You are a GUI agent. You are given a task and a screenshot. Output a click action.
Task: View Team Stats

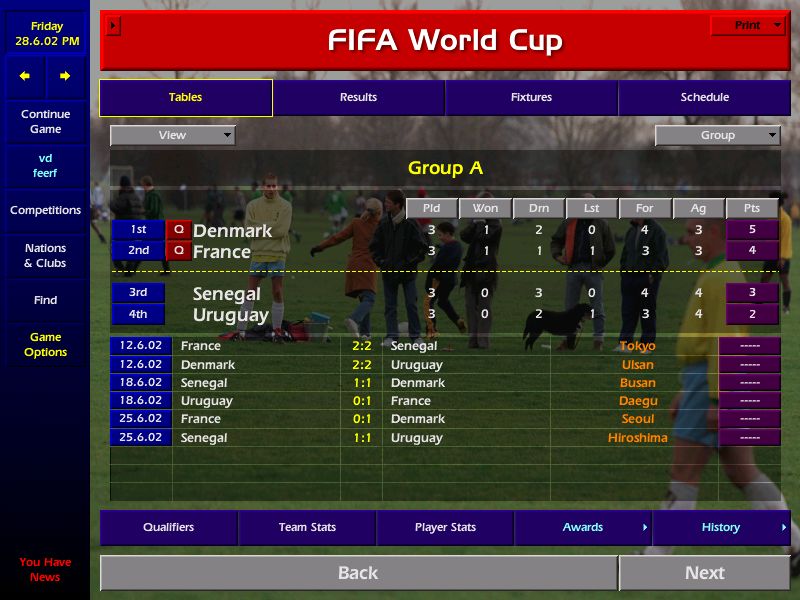(x=307, y=527)
